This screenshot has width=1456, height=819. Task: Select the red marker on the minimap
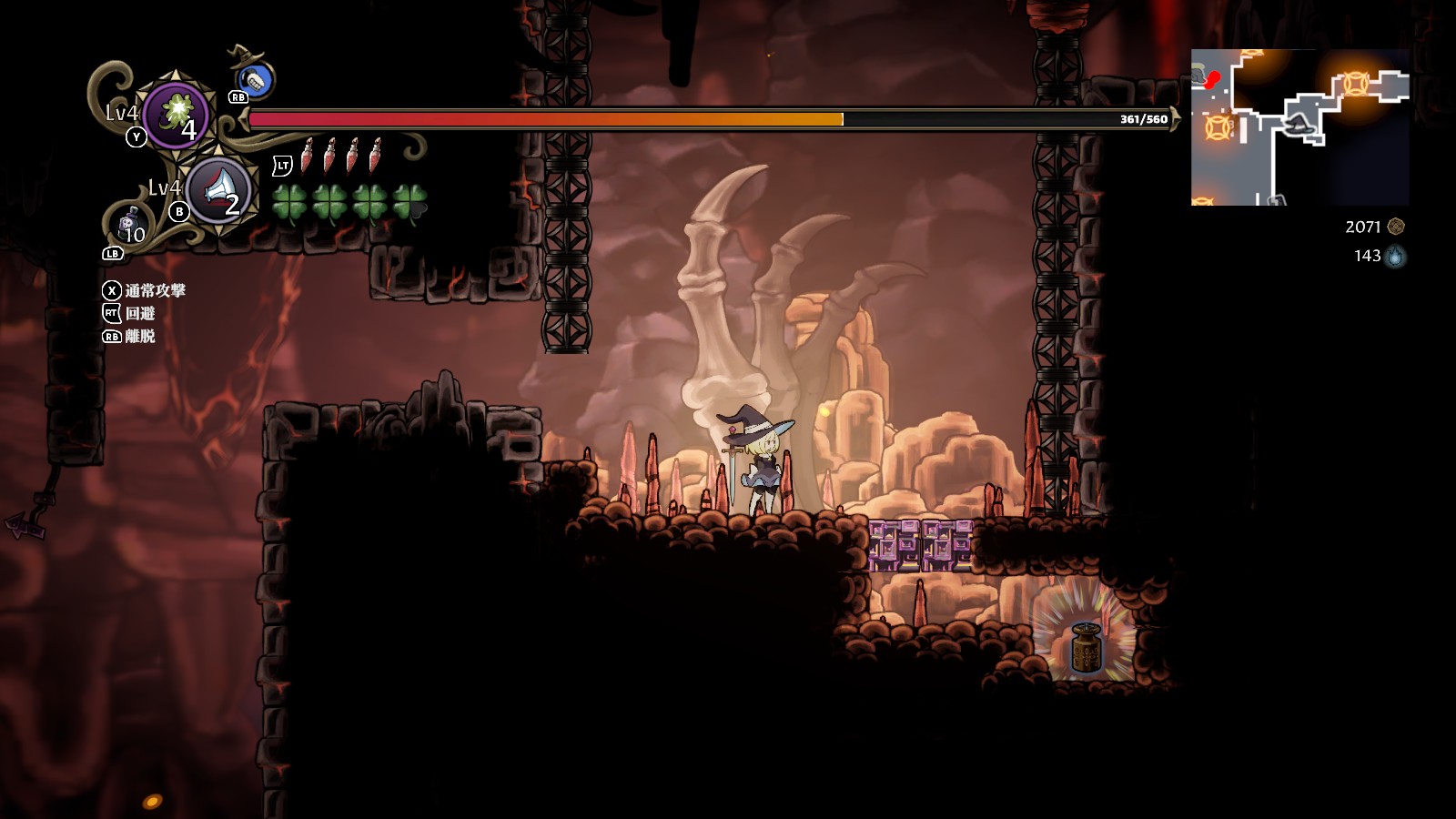pyautogui.click(x=1213, y=79)
